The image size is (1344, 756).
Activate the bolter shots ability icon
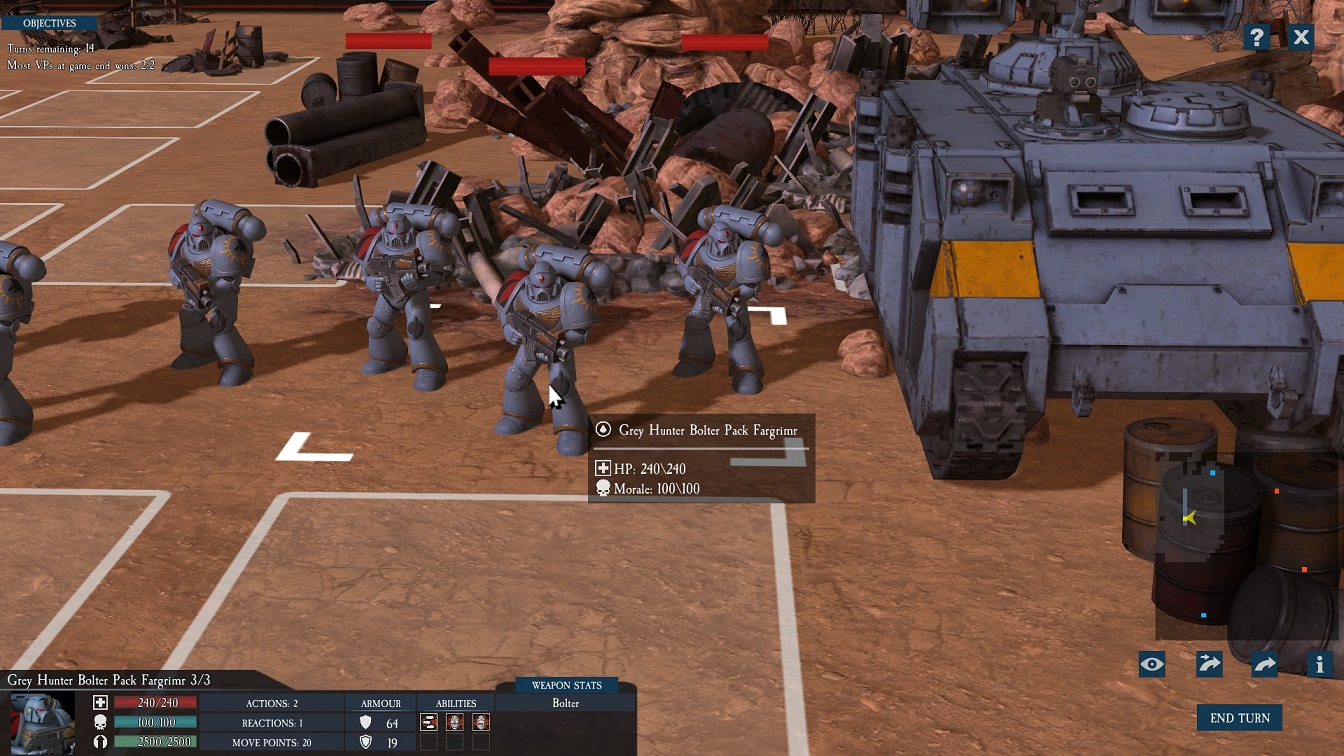tap(429, 722)
